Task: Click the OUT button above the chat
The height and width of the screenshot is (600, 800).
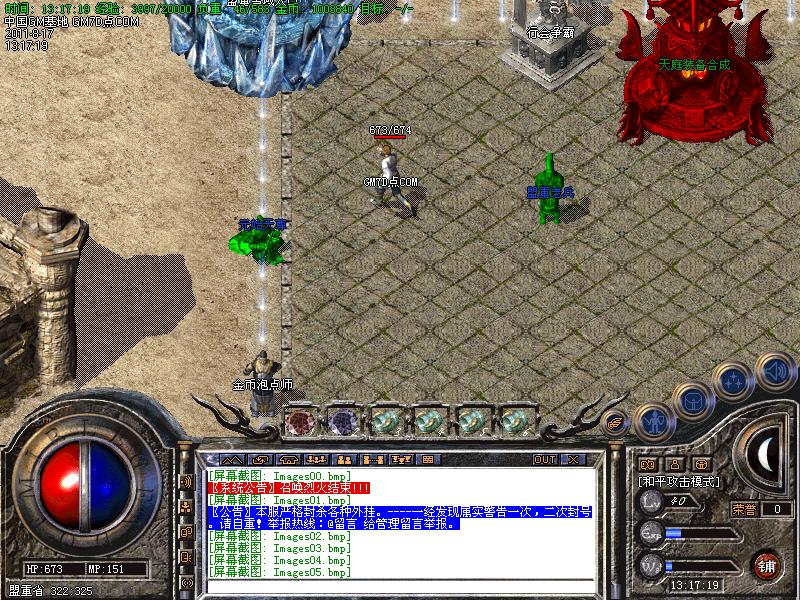Action: [544, 460]
